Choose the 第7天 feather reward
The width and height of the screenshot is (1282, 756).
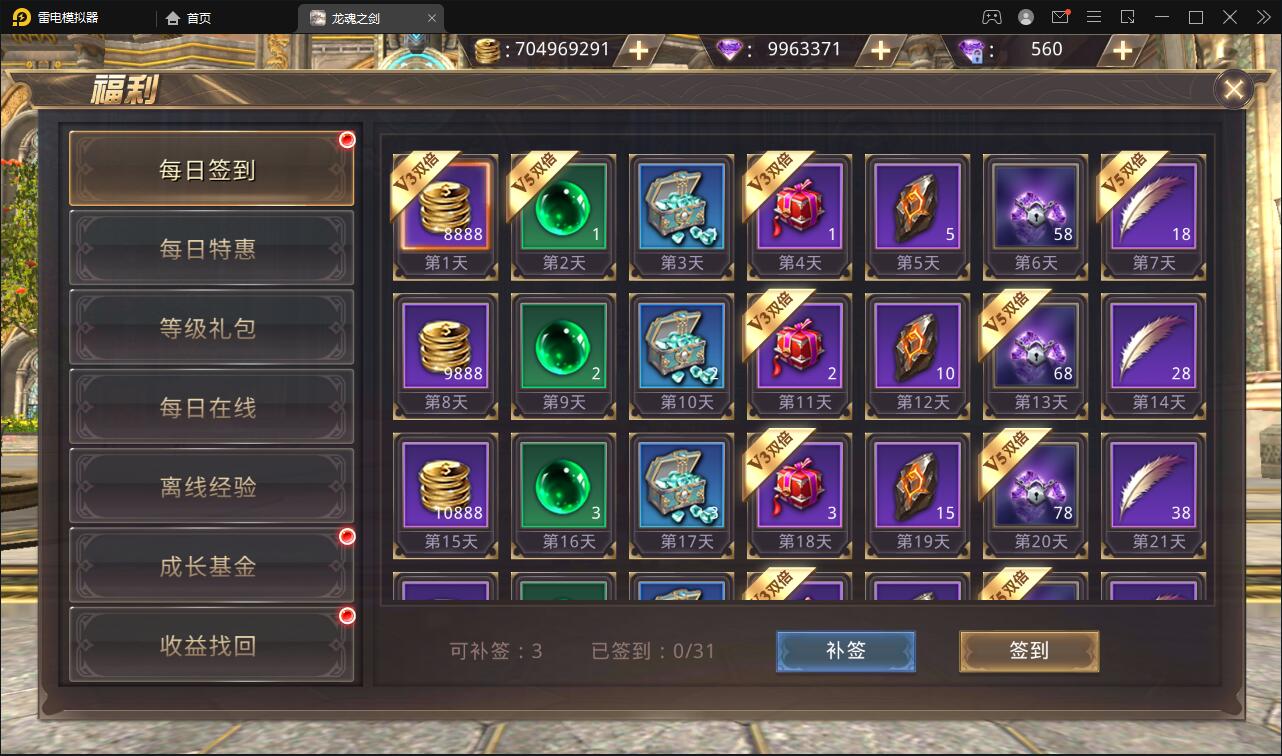[1153, 207]
